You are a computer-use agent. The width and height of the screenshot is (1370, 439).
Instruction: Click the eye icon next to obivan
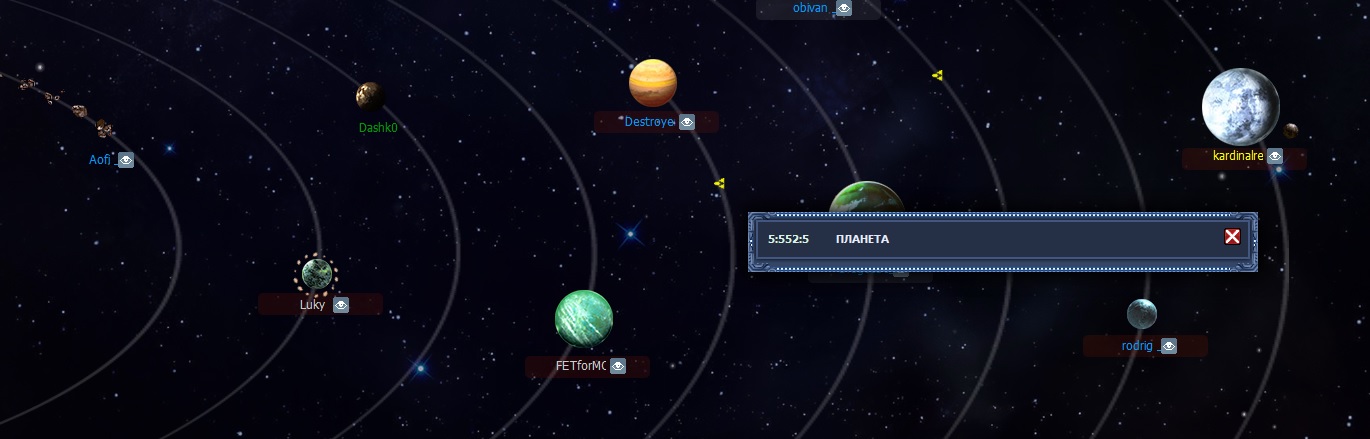coord(844,8)
